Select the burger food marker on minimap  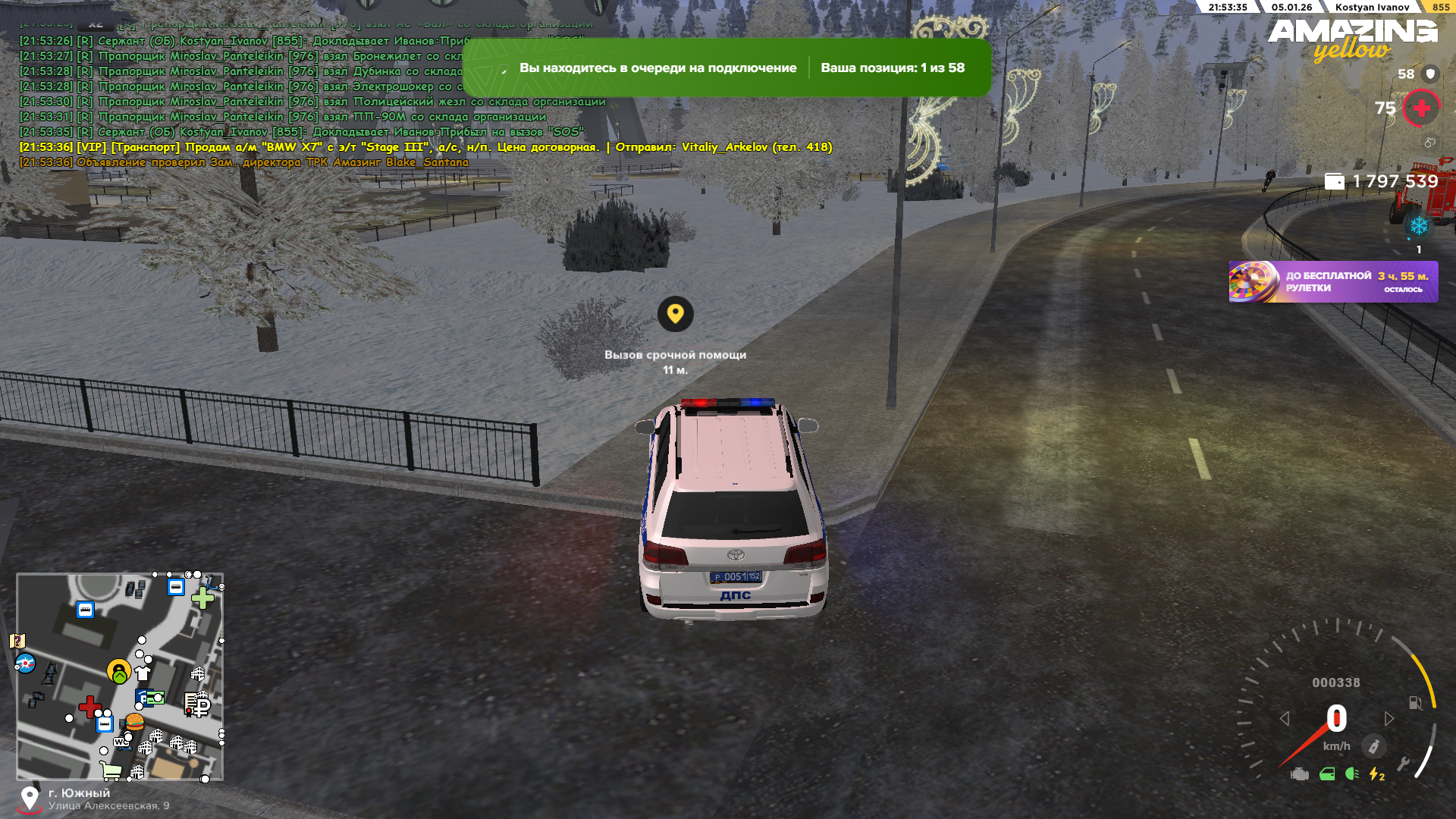135,721
